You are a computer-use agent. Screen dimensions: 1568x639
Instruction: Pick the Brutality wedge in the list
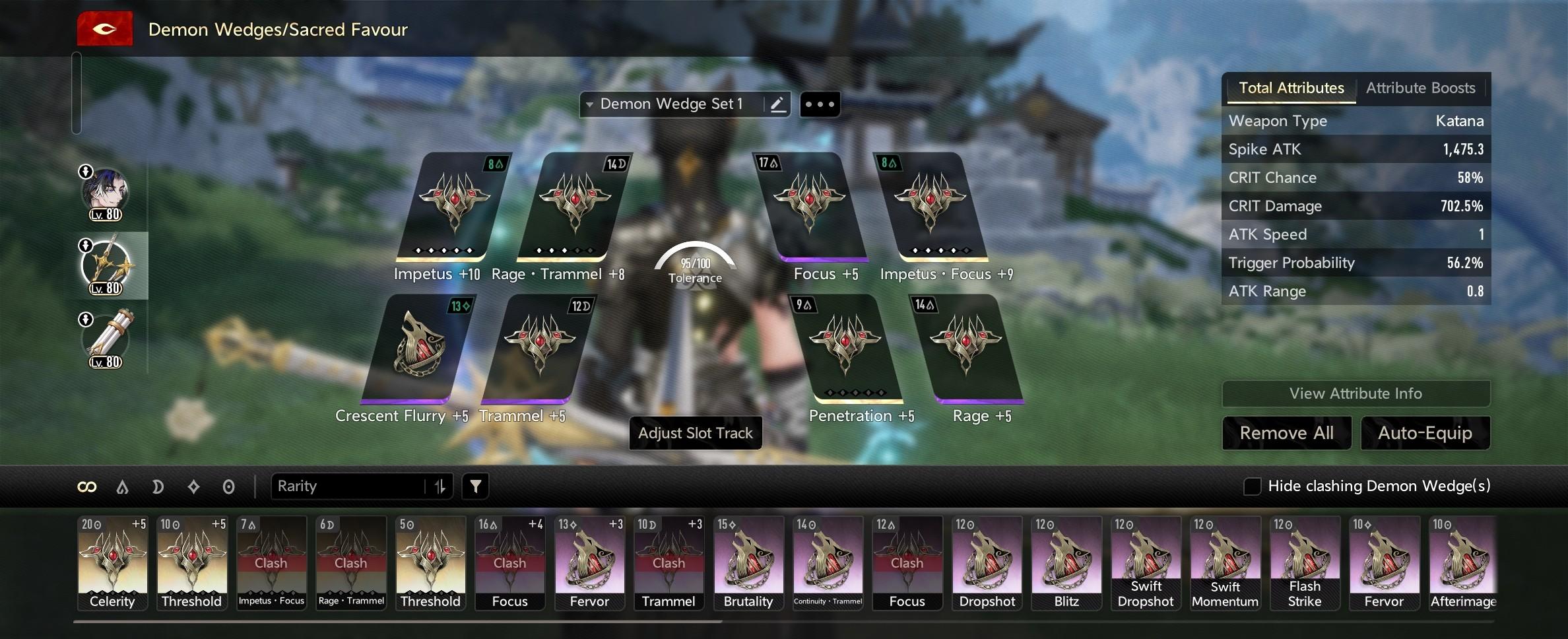(748, 562)
